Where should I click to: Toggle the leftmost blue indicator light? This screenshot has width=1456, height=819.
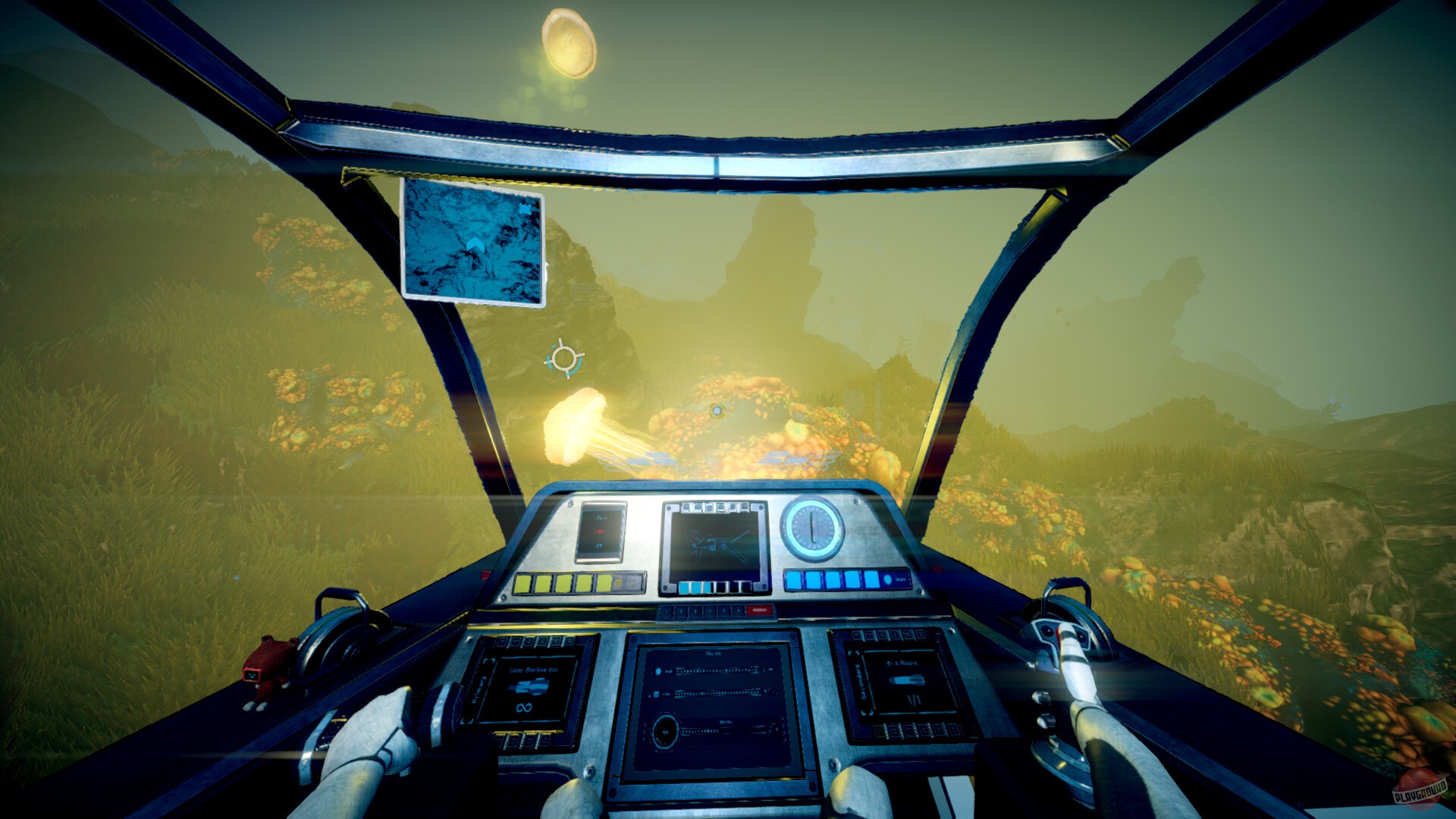(x=793, y=581)
